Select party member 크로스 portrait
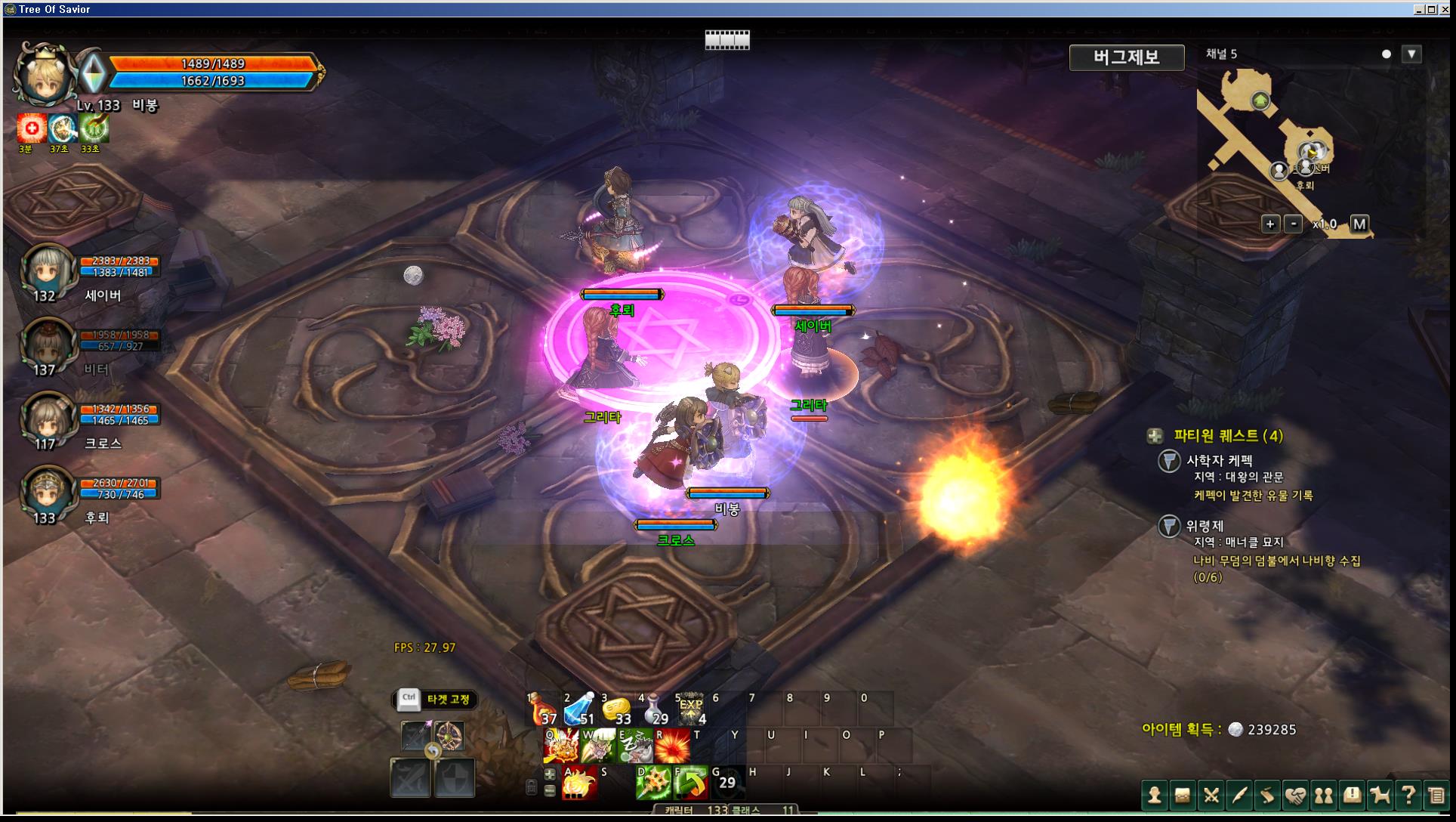The width and height of the screenshot is (1456, 822). pos(48,419)
